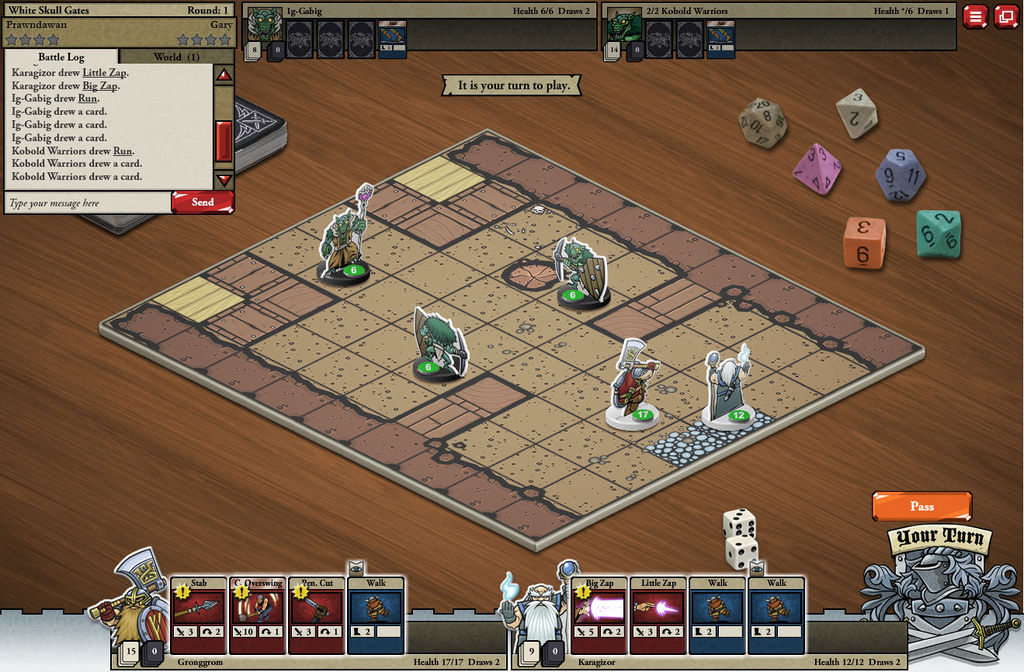Pass the turn with the orange Pass button

(x=921, y=506)
